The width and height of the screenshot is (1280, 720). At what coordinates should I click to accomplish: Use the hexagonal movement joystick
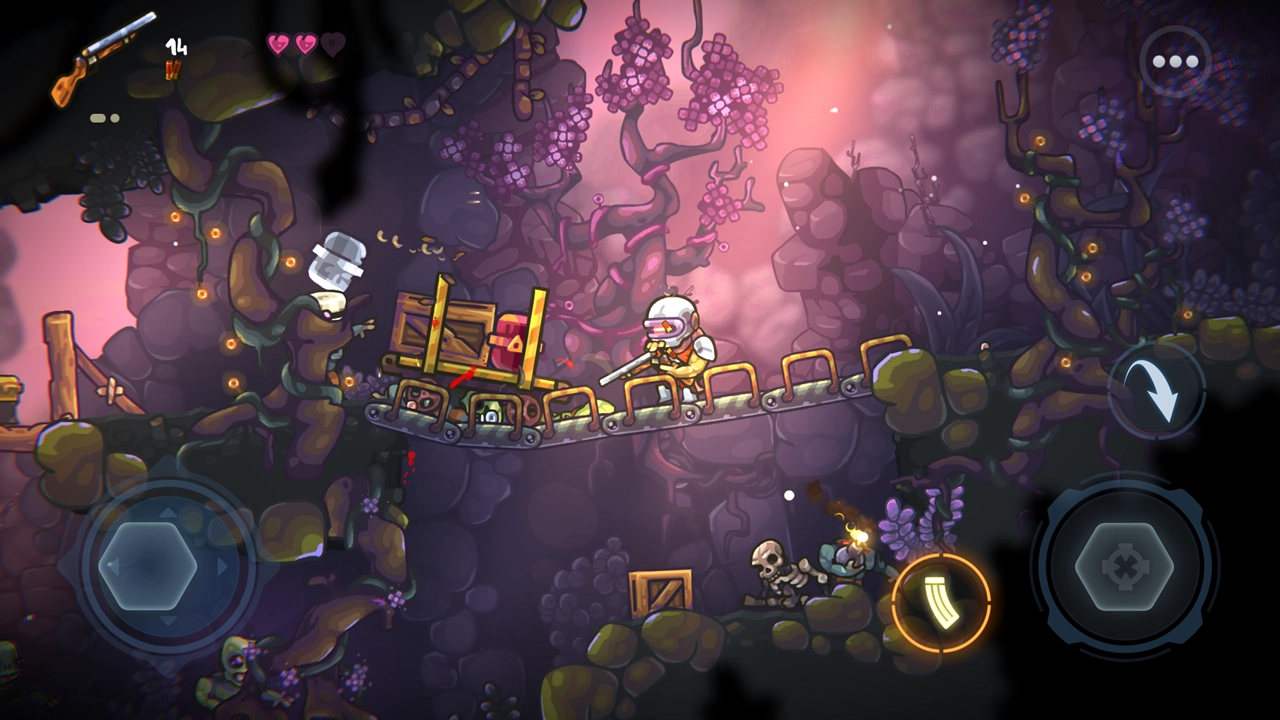coord(147,567)
